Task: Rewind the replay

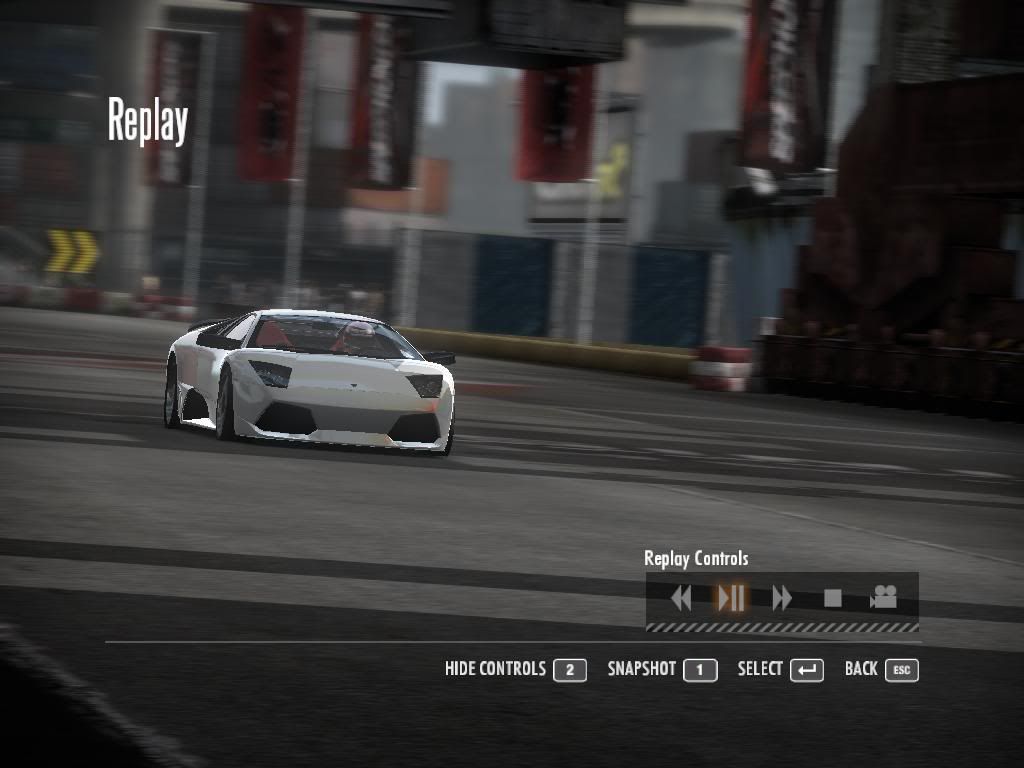Action: point(681,598)
